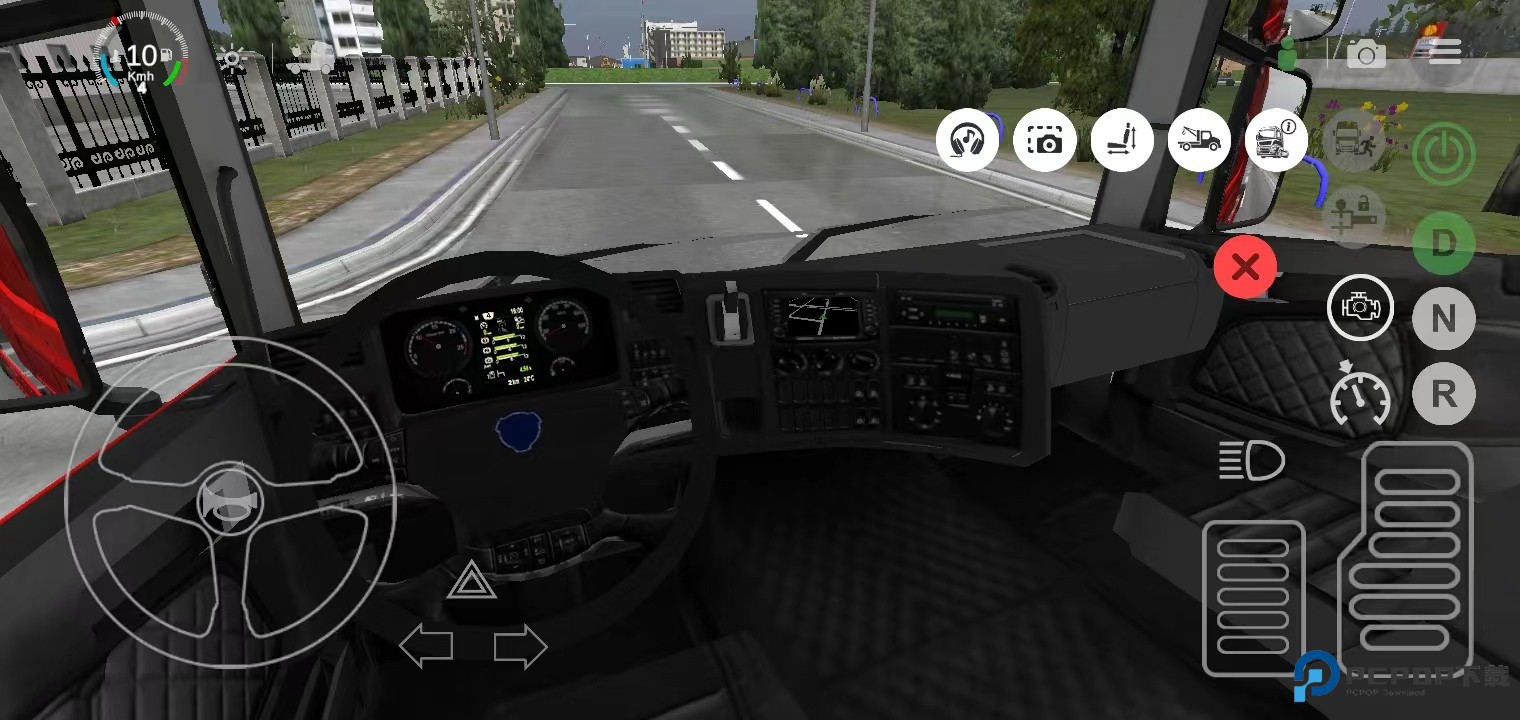This screenshot has width=1520, height=720.
Task: Shift into Reverse gear
Action: point(1443,394)
